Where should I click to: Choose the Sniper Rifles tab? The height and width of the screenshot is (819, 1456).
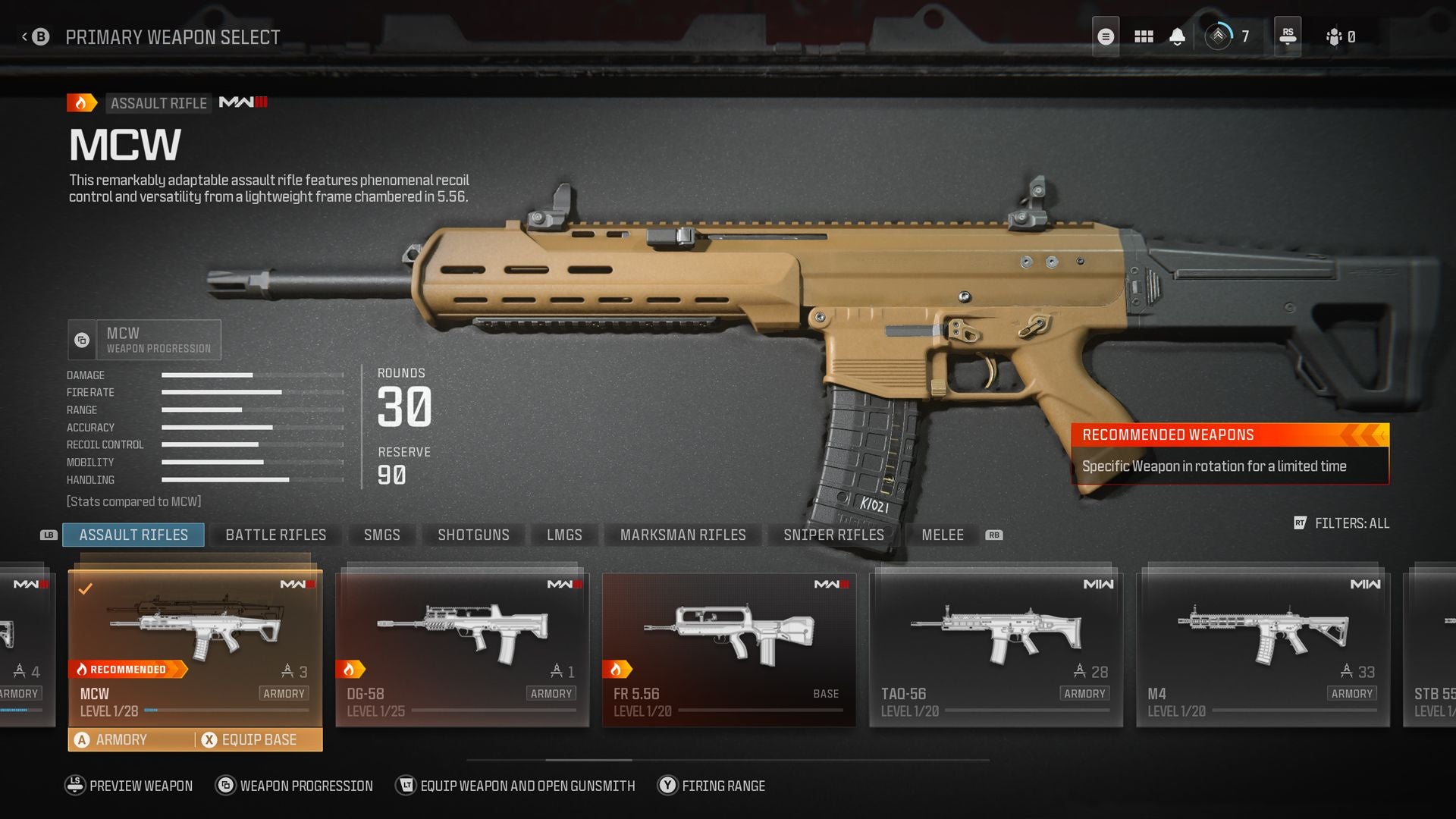(x=833, y=535)
